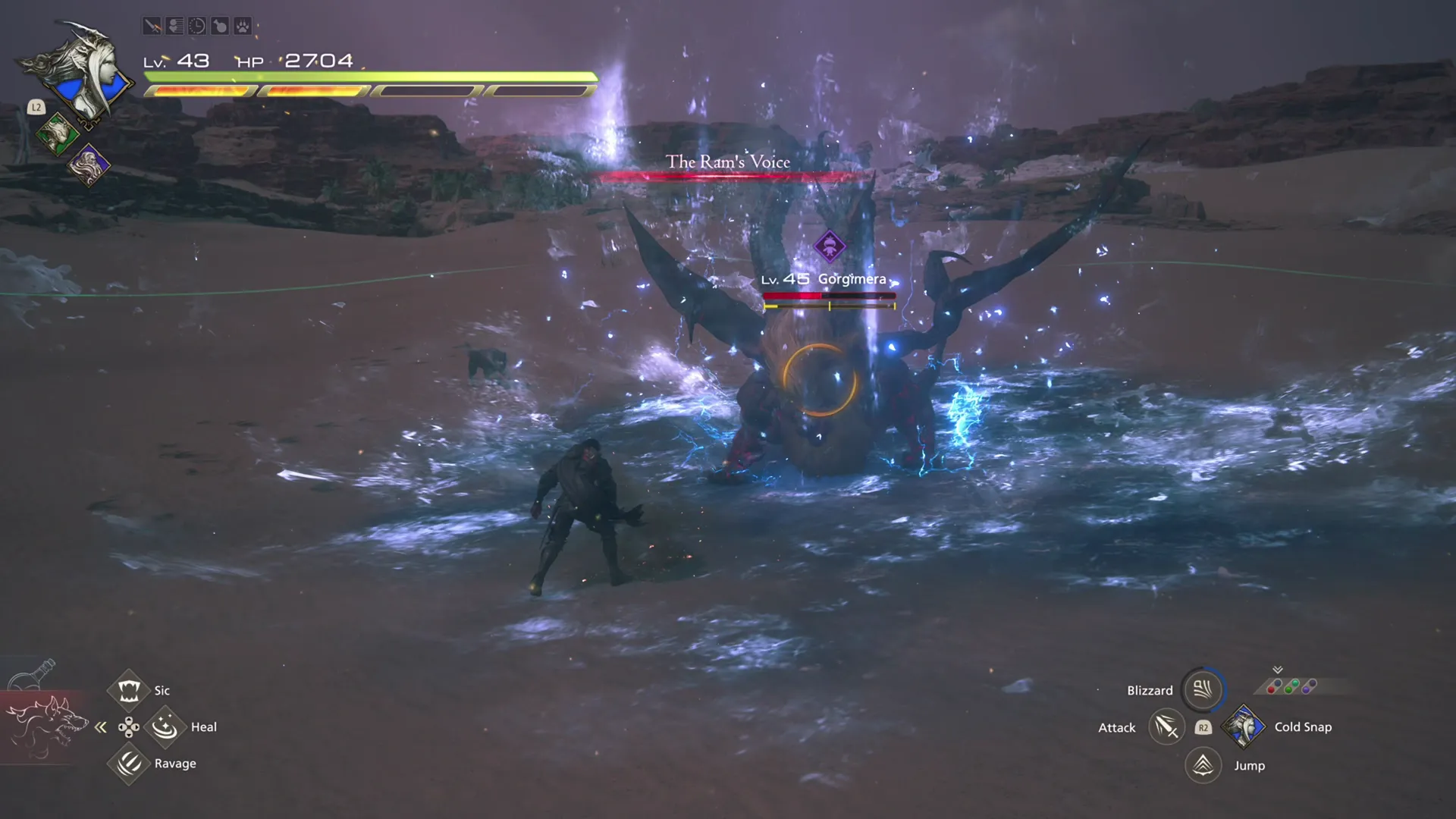Toggle the red-blue Eikon ability pip

(1275, 686)
